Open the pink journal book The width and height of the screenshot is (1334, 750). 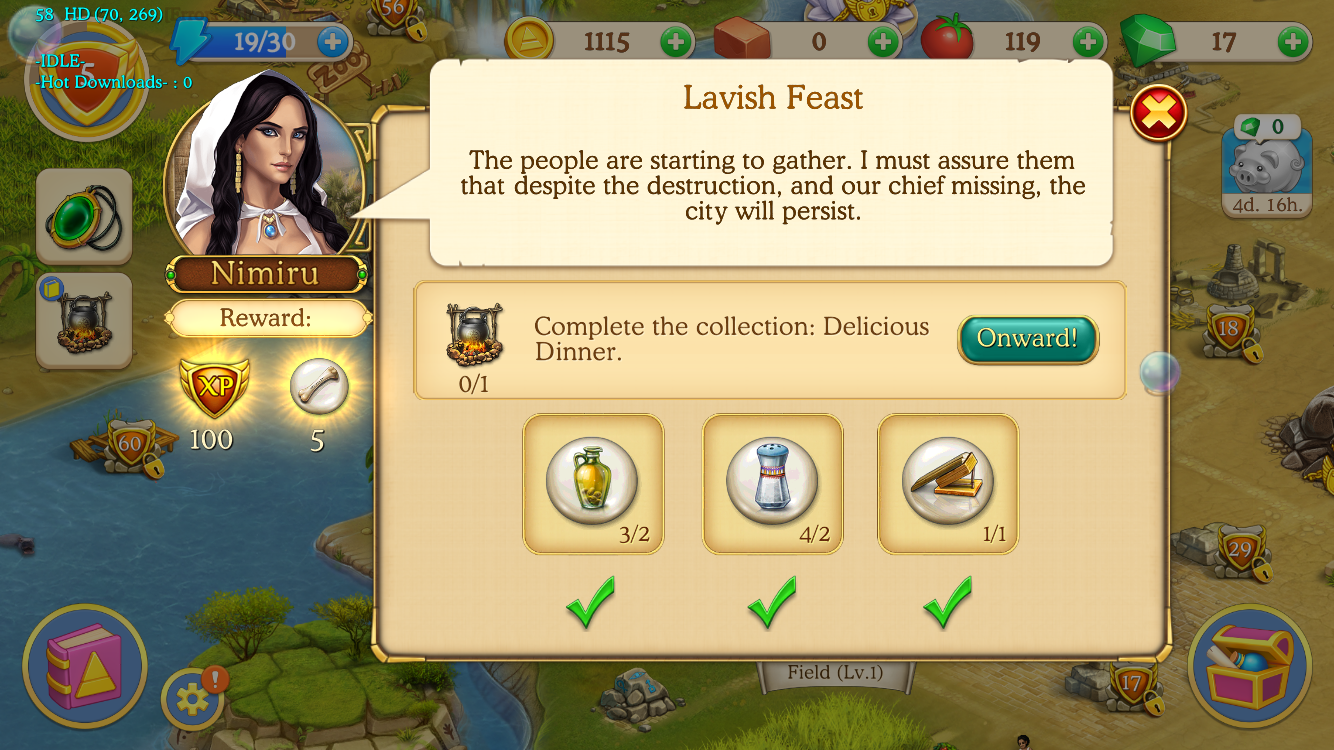tap(84, 666)
